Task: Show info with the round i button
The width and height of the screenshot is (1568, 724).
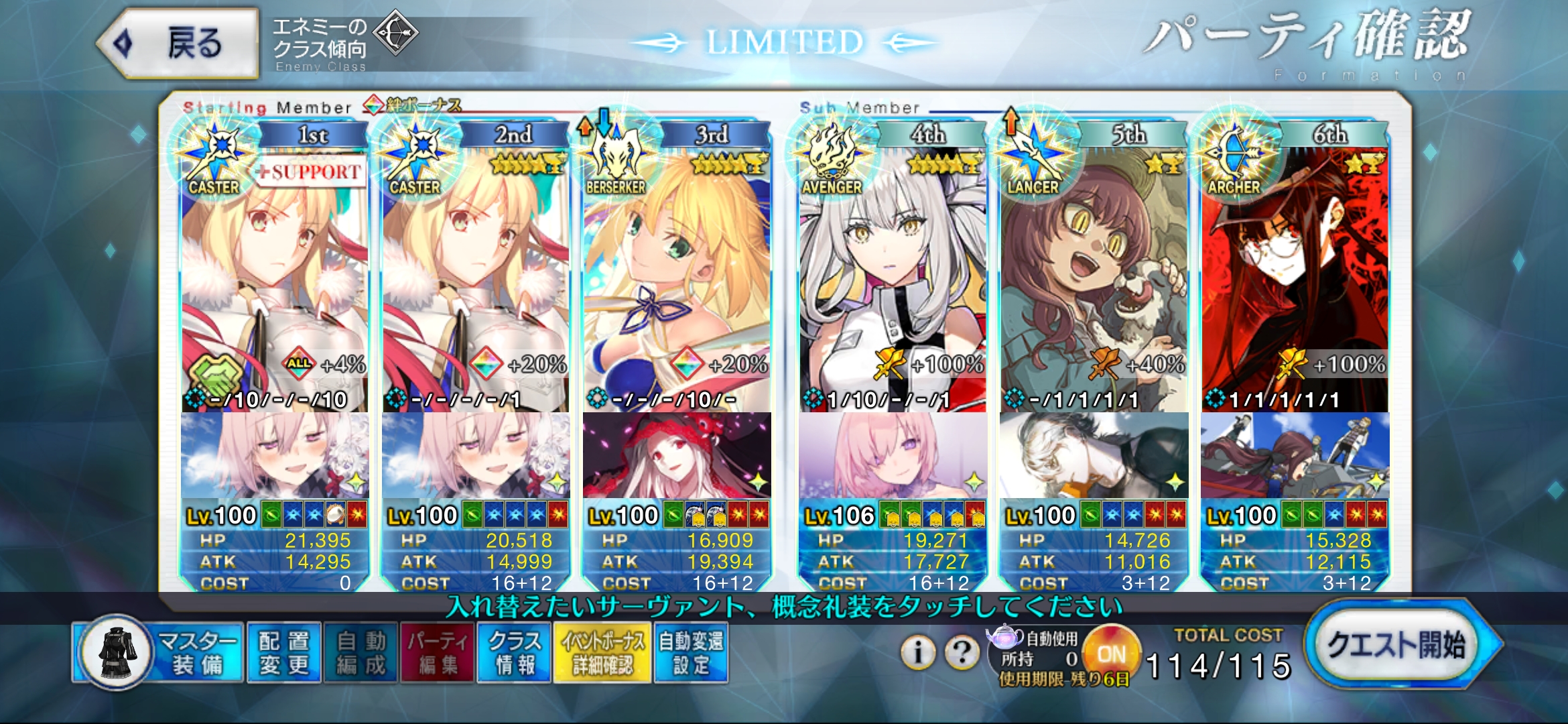Action: pos(918,651)
